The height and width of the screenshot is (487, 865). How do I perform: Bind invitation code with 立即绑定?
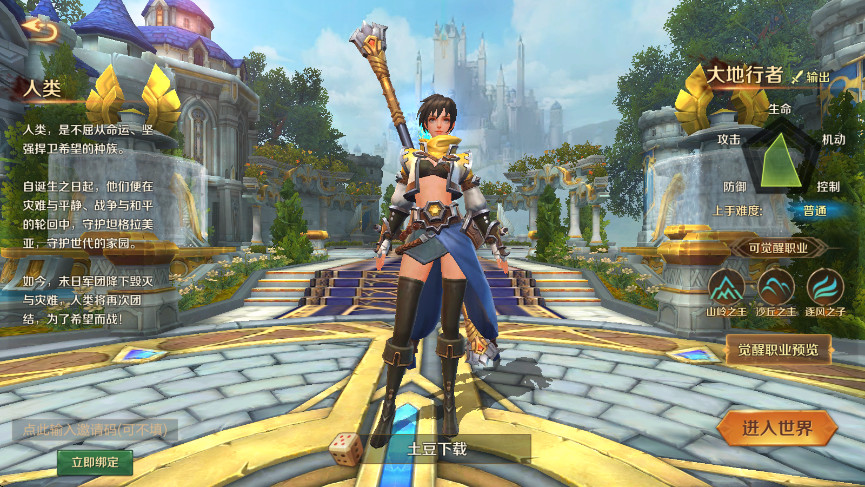[x=95, y=461]
